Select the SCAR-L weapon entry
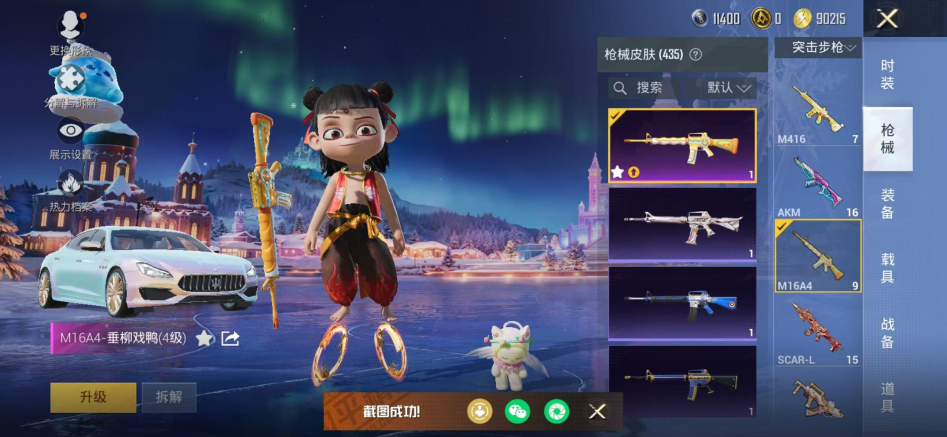Screen dimensions: 947x437 tap(817, 329)
